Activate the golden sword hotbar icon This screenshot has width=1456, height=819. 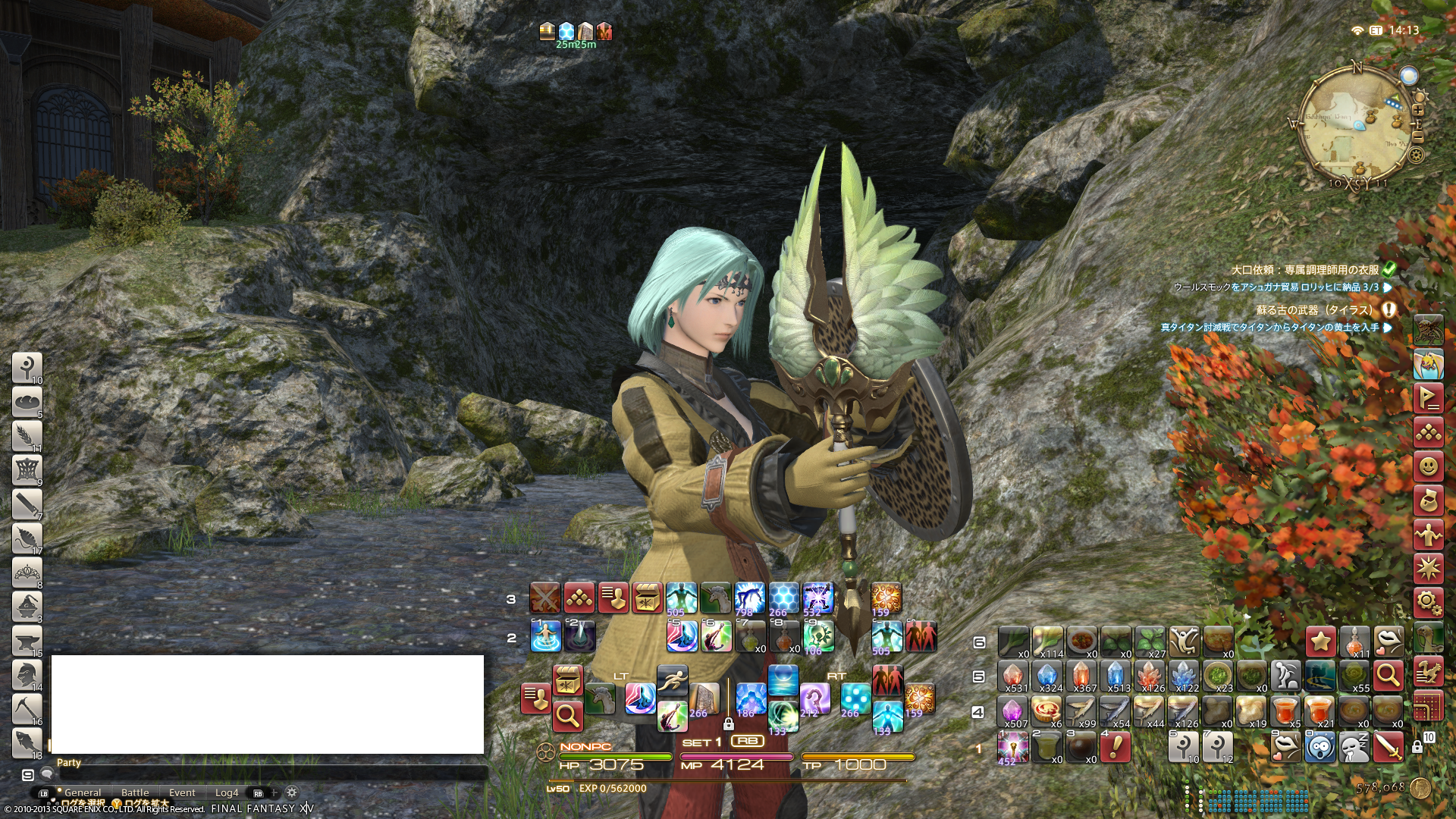pos(1388,748)
